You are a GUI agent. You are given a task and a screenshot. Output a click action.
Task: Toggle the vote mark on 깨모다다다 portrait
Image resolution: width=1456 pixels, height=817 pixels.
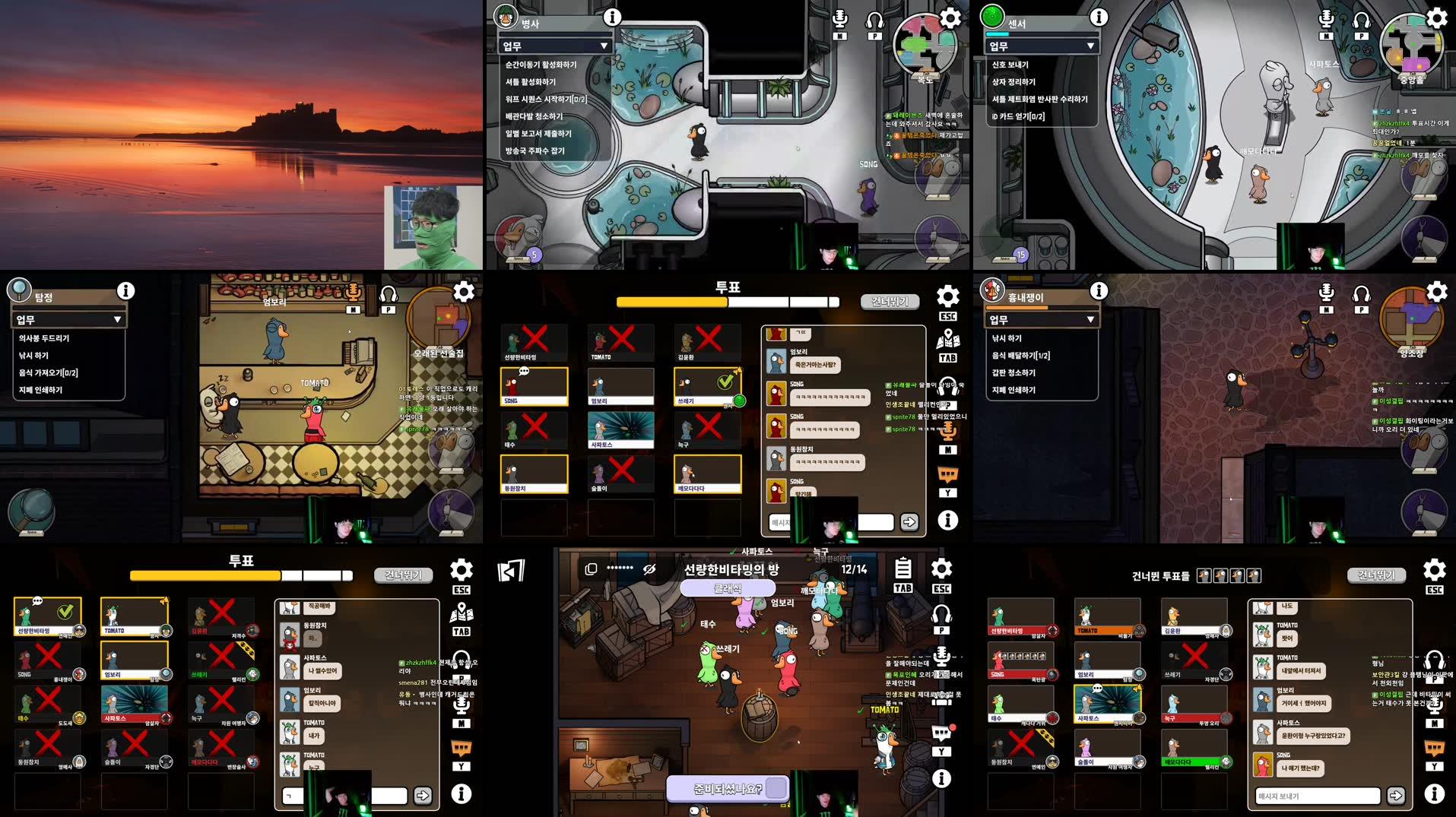click(708, 473)
